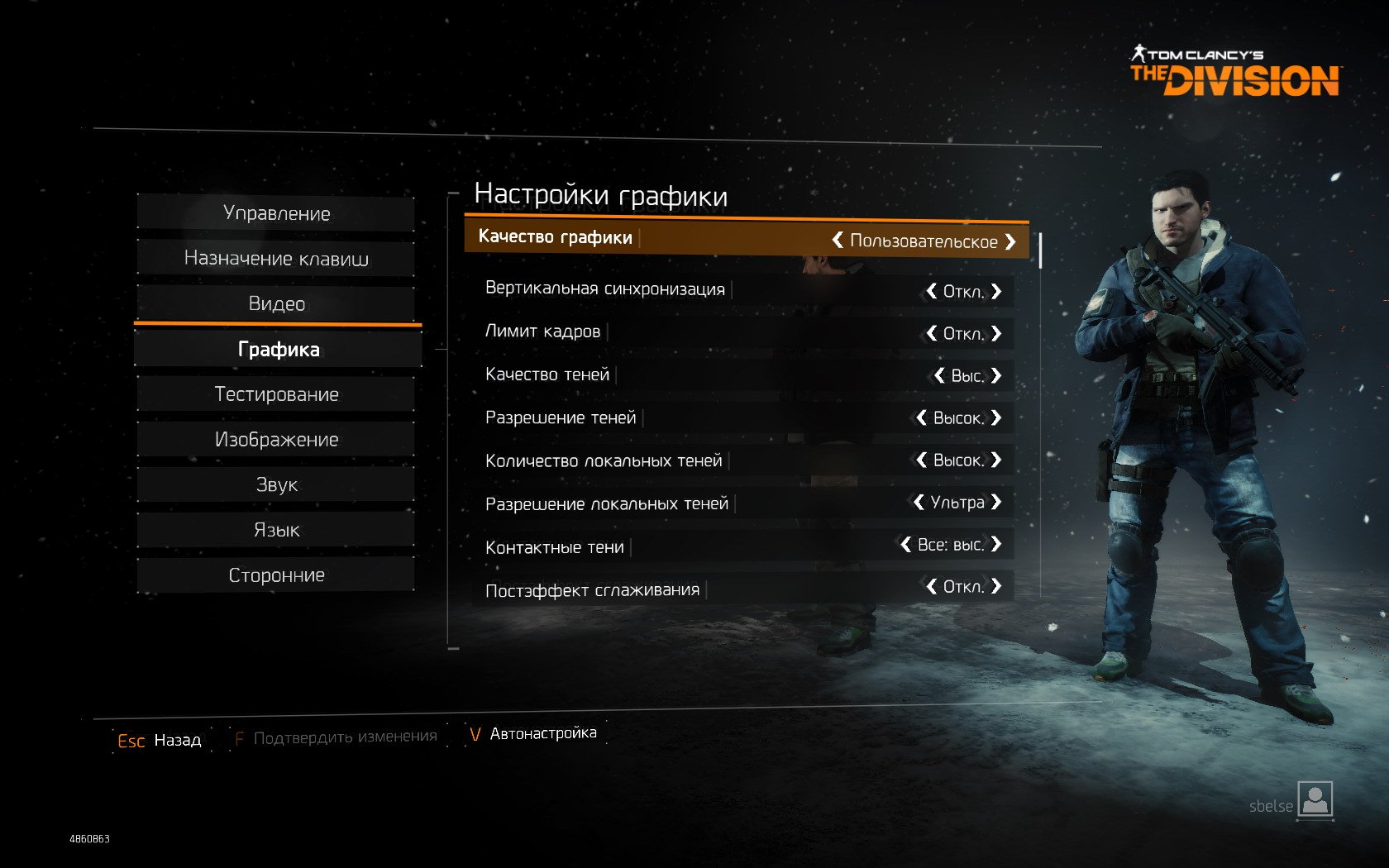Open the Тестирование section
Screen dimensions: 1389x868
pyautogui.click(x=276, y=394)
